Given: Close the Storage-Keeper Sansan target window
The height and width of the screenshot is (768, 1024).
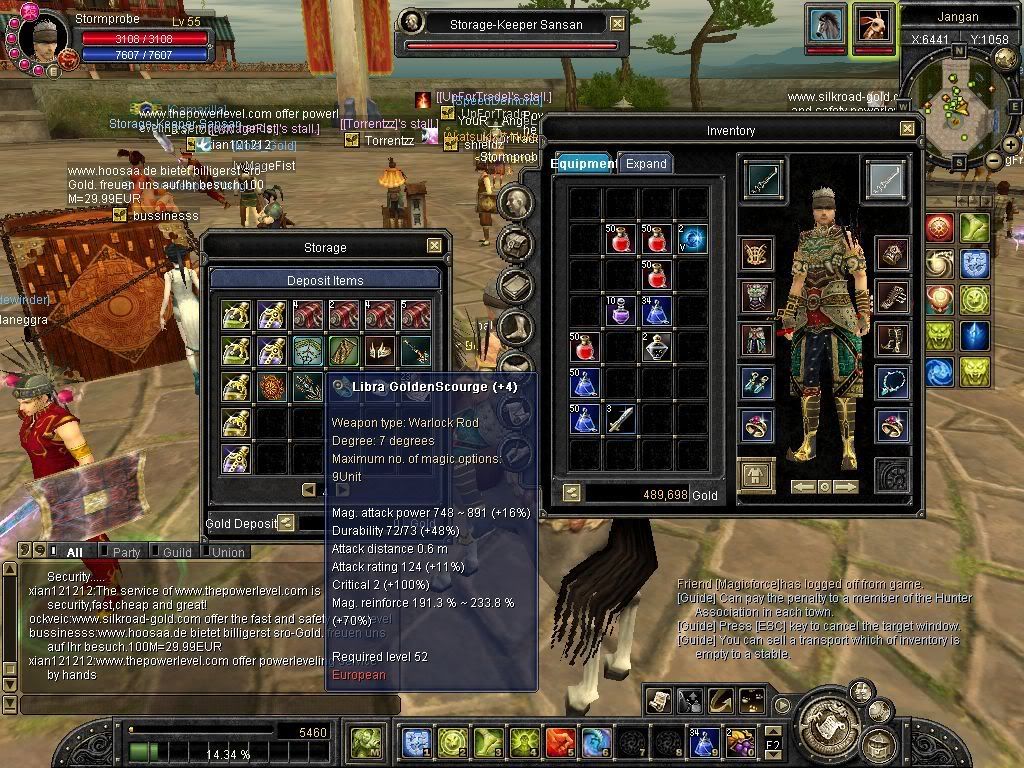Looking at the screenshot, I should click(x=617, y=24).
